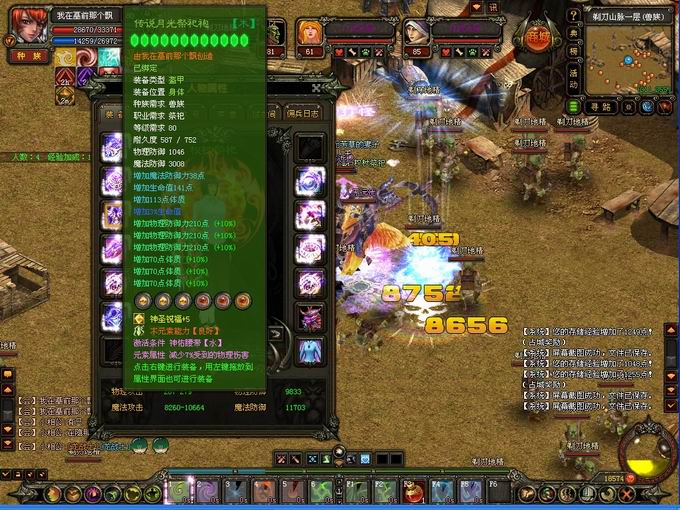
Task: Select the light blue robe equipment slot
Action: (310, 349)
